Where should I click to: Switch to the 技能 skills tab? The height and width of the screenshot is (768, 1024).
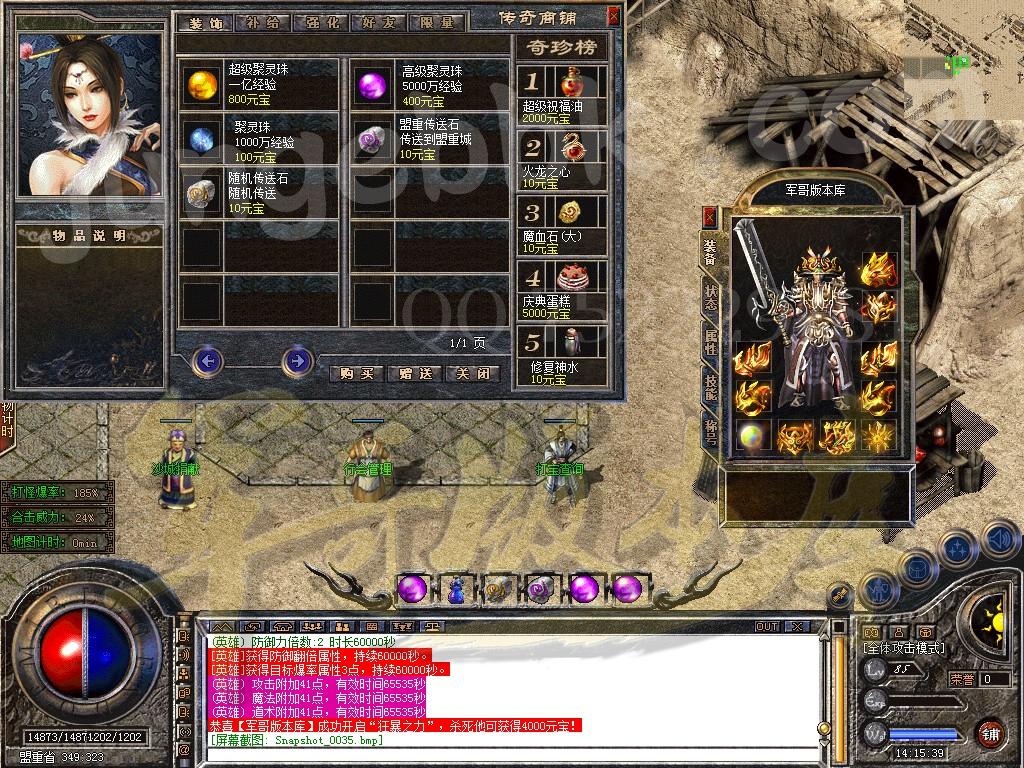(x=710, y=387)
